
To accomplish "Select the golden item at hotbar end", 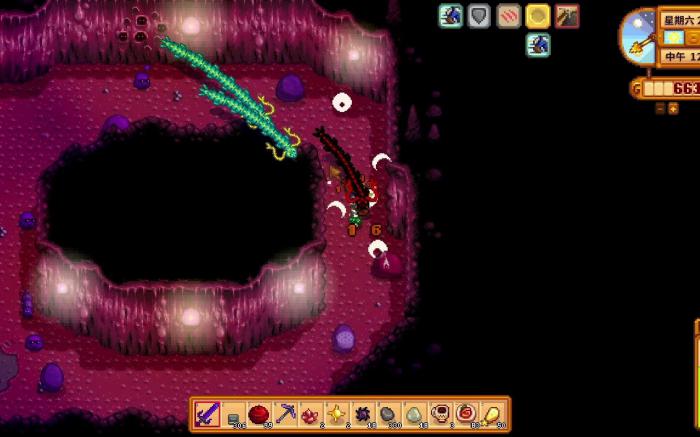I will [x=491, y=414].
